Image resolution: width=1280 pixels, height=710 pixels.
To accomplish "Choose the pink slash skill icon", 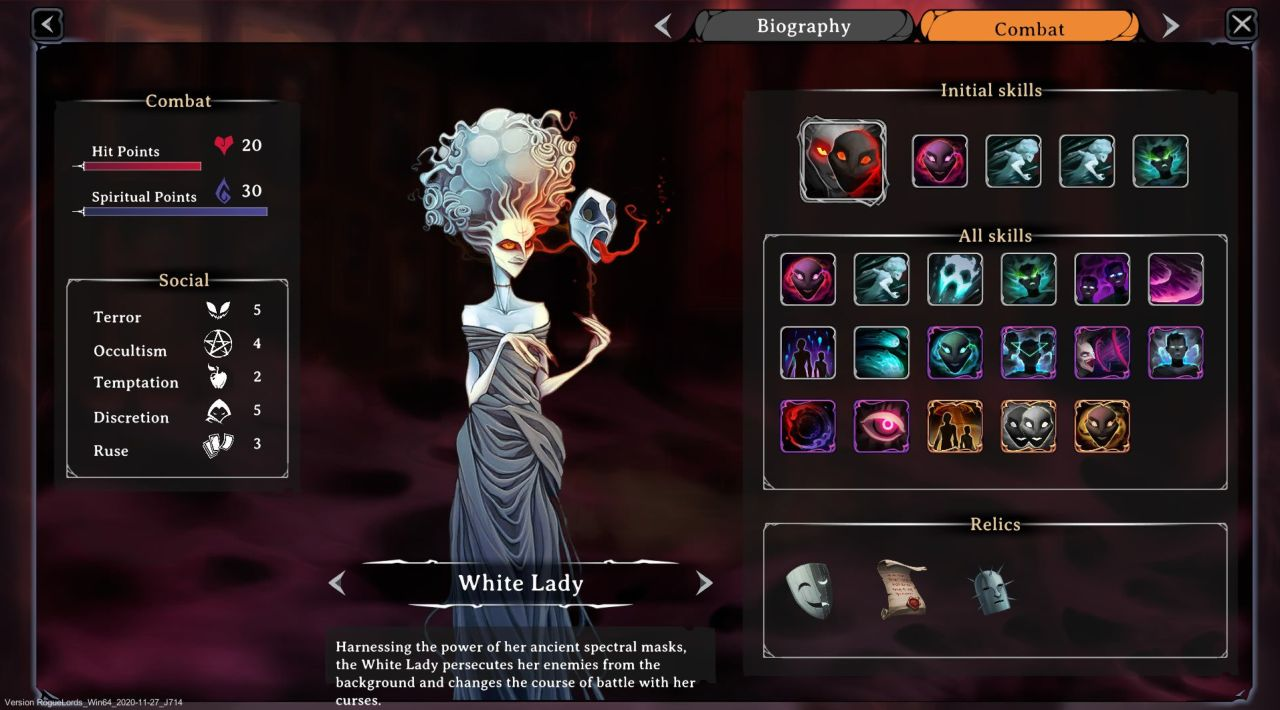I will (1176, 279).
